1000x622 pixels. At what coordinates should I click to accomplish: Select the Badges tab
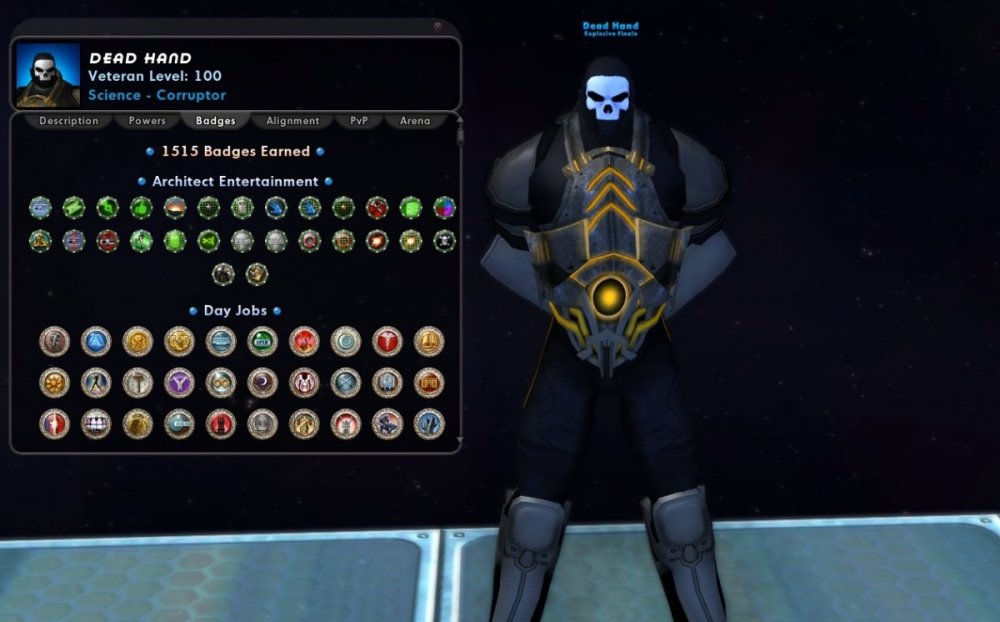click(x=216, y=121)
